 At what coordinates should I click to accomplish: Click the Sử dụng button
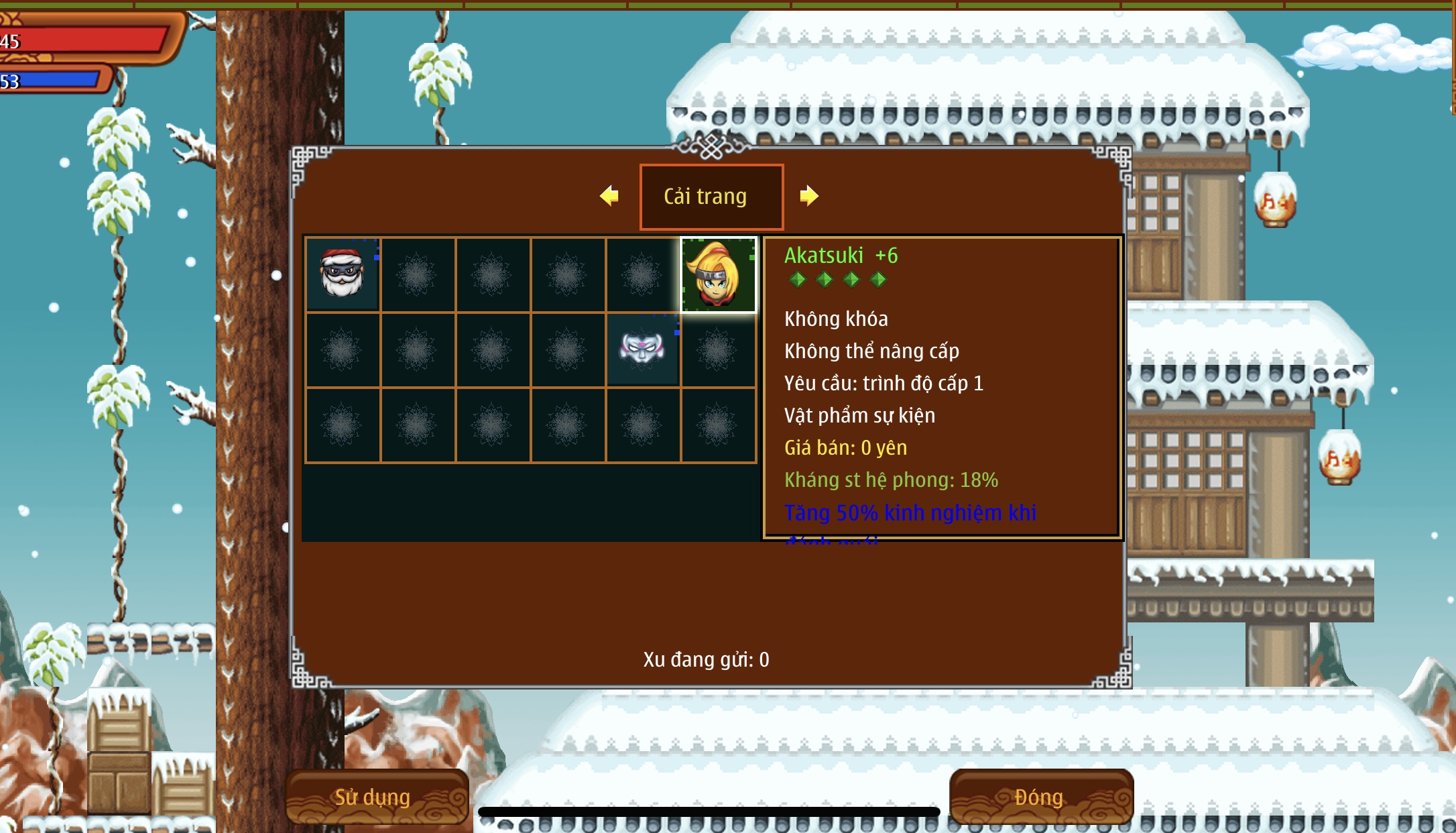(376, 797)
